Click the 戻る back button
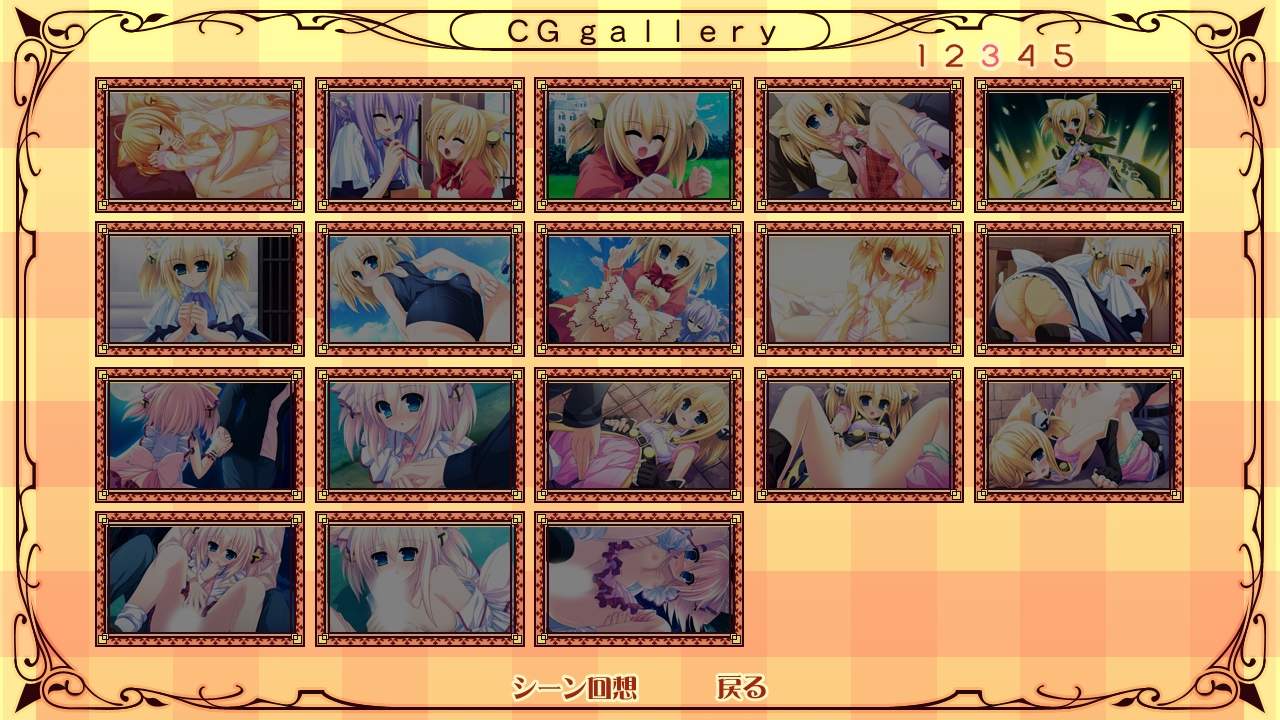The width and height of the screenshot is (1280, 720). coord(741,687)
